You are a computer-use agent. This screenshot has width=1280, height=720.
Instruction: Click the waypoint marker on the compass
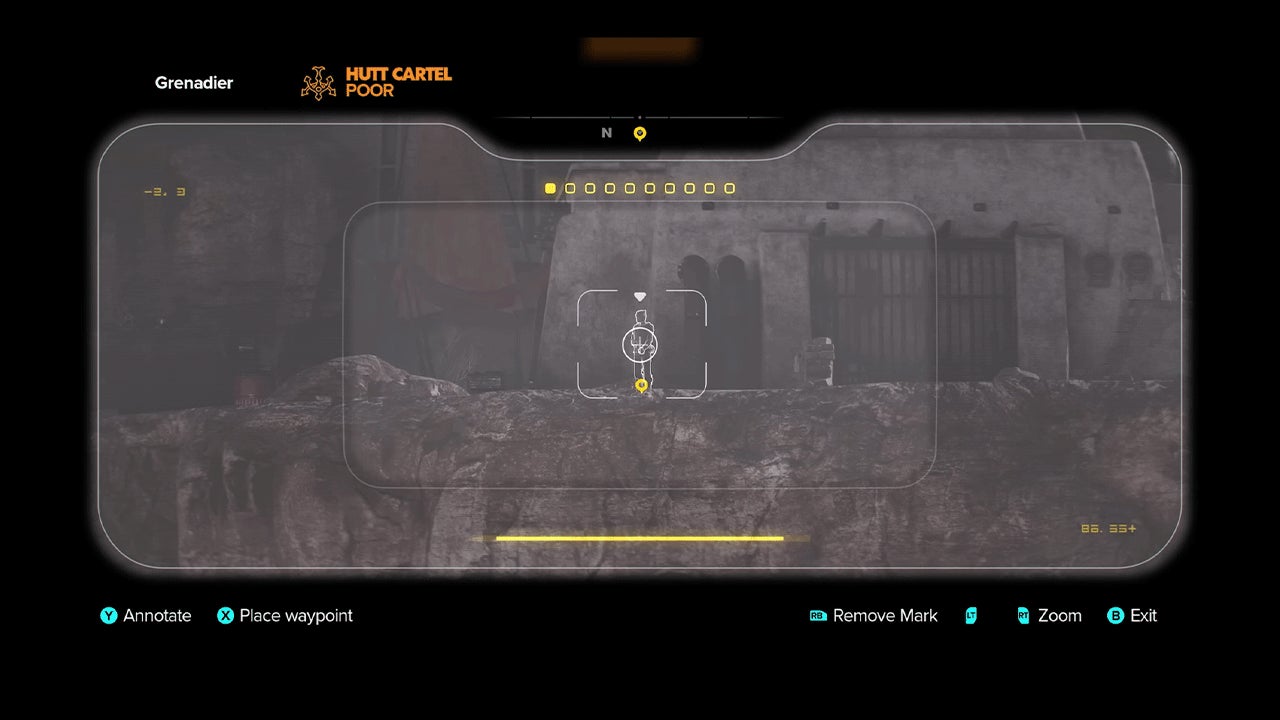[x=638, y=133]
